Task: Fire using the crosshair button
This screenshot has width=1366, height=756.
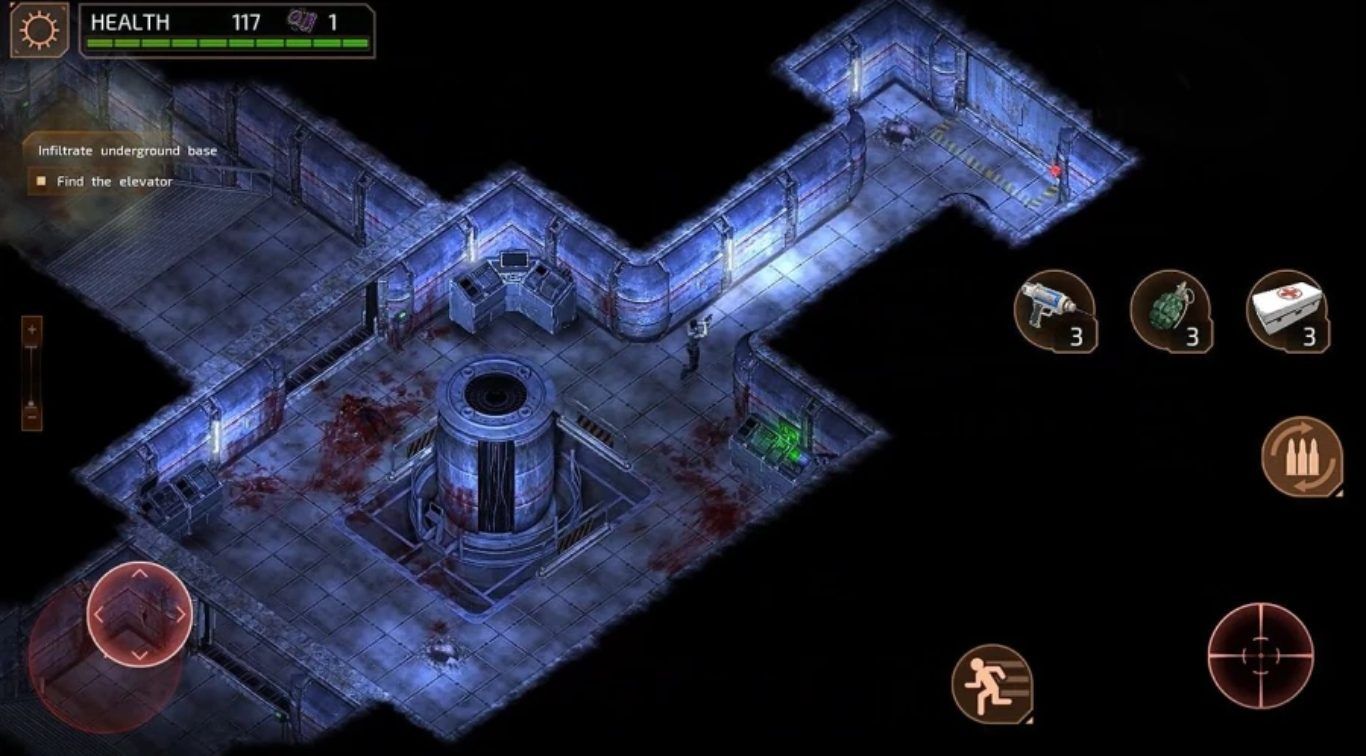Action: click(x=1259, y=655)
